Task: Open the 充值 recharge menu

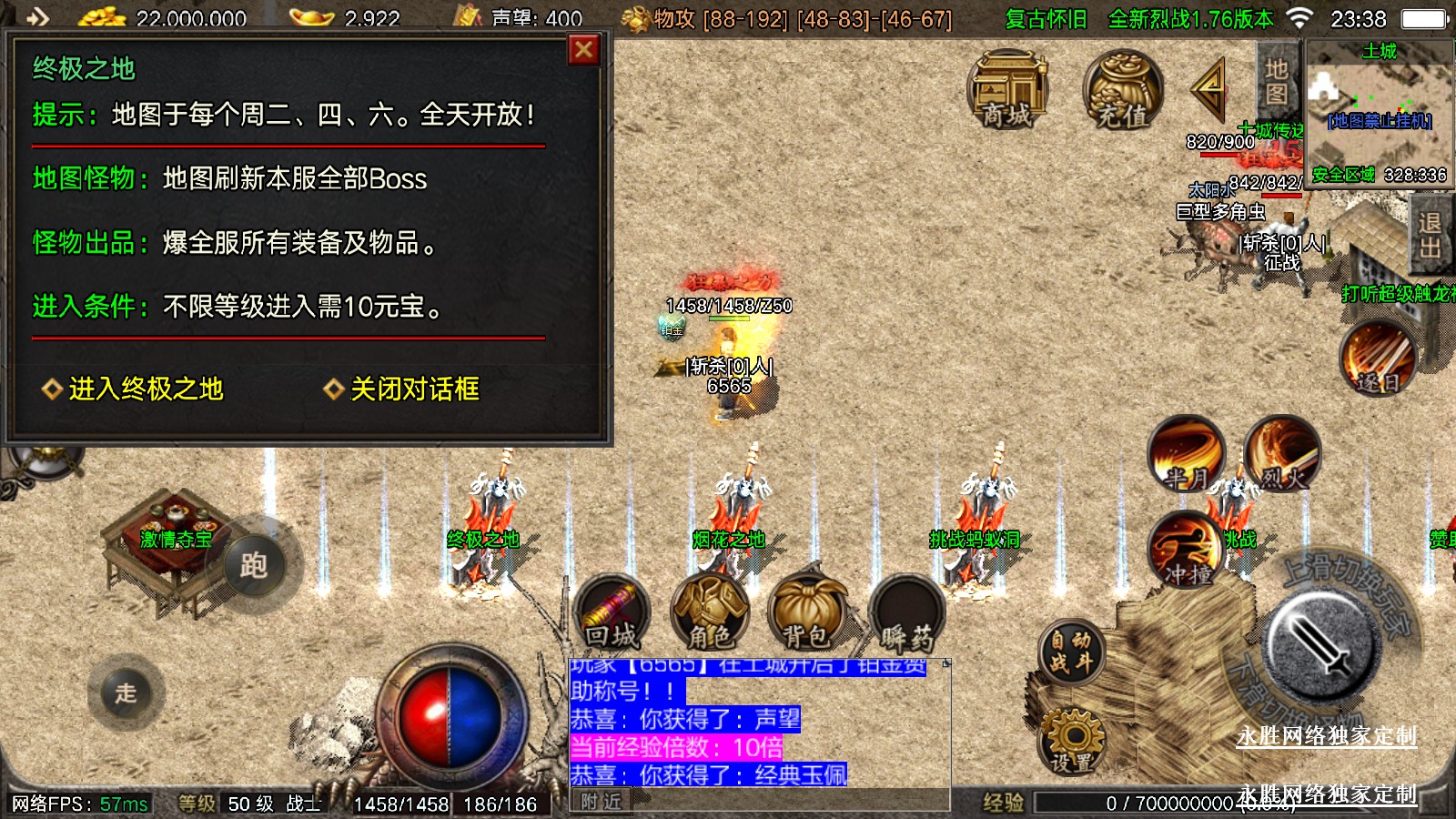Action: coord(1122,89)
